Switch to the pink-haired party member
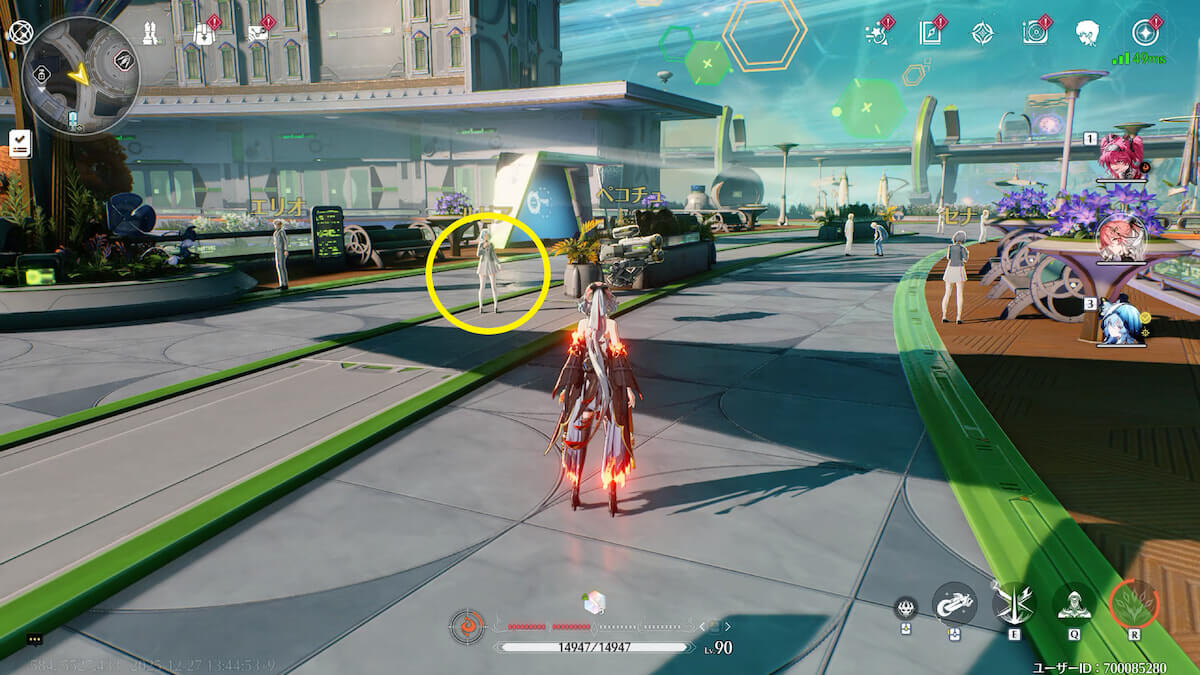 1121,158
